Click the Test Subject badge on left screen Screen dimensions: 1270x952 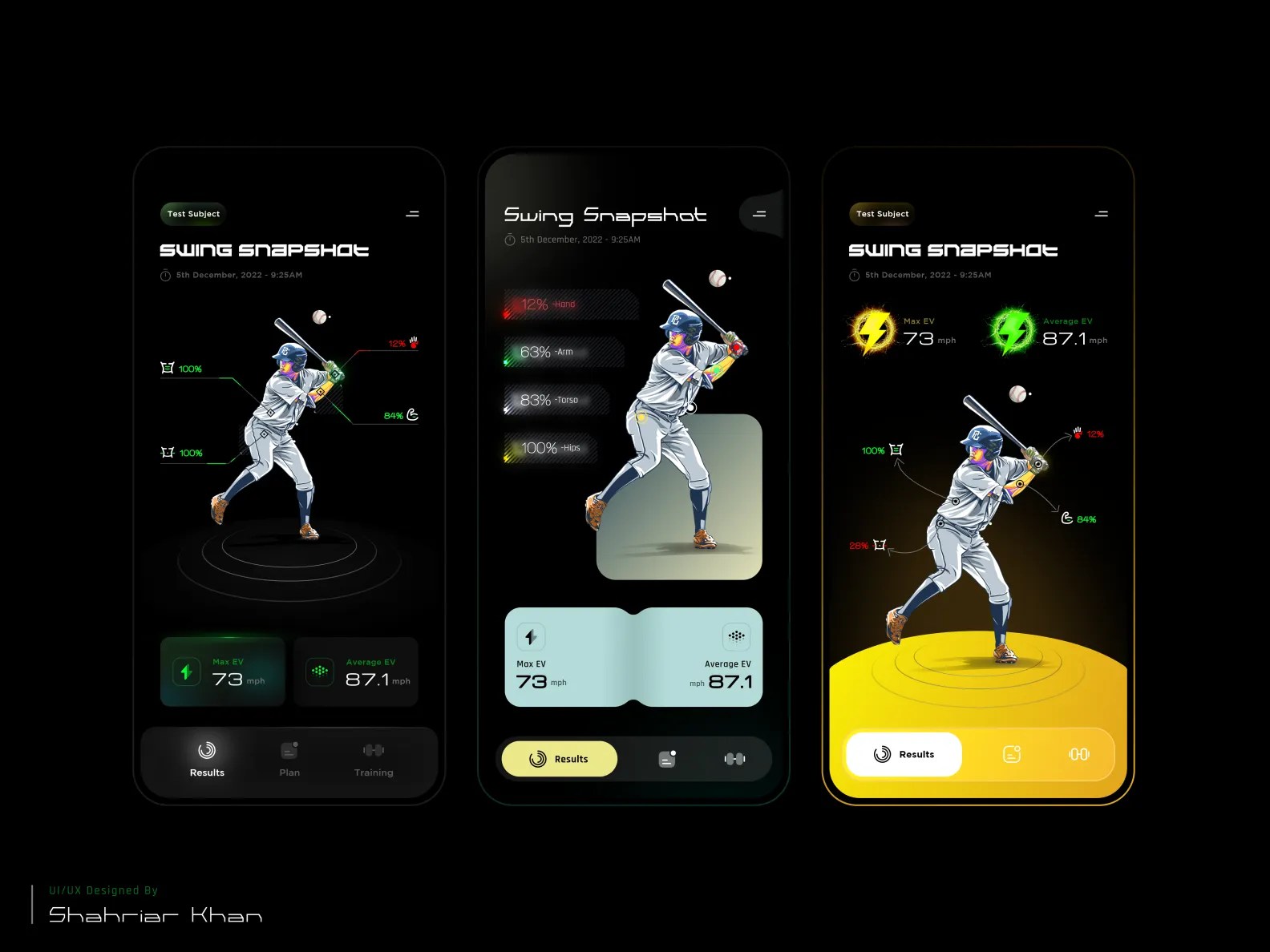point(192,213)
